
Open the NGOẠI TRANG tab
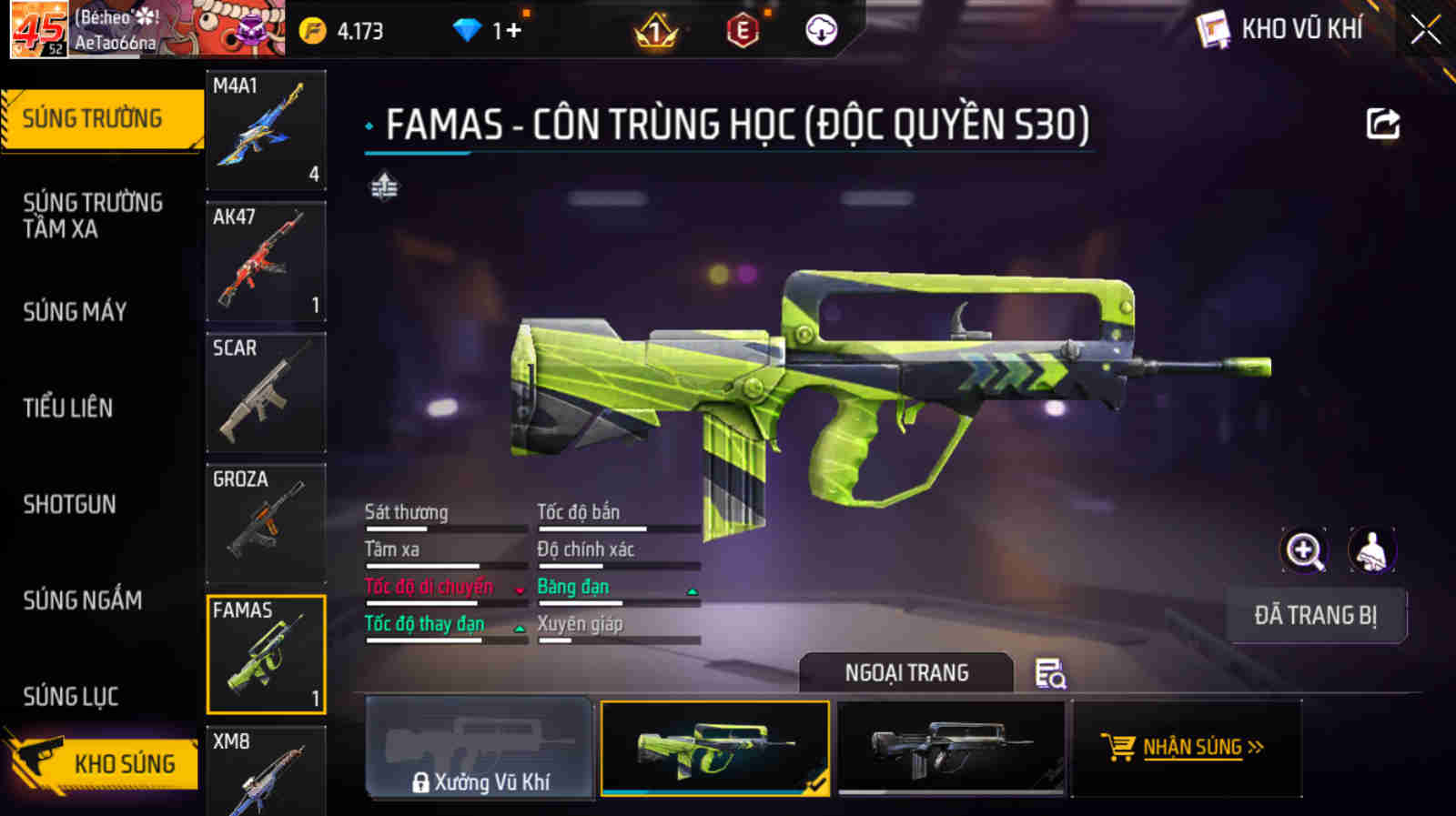905,672
